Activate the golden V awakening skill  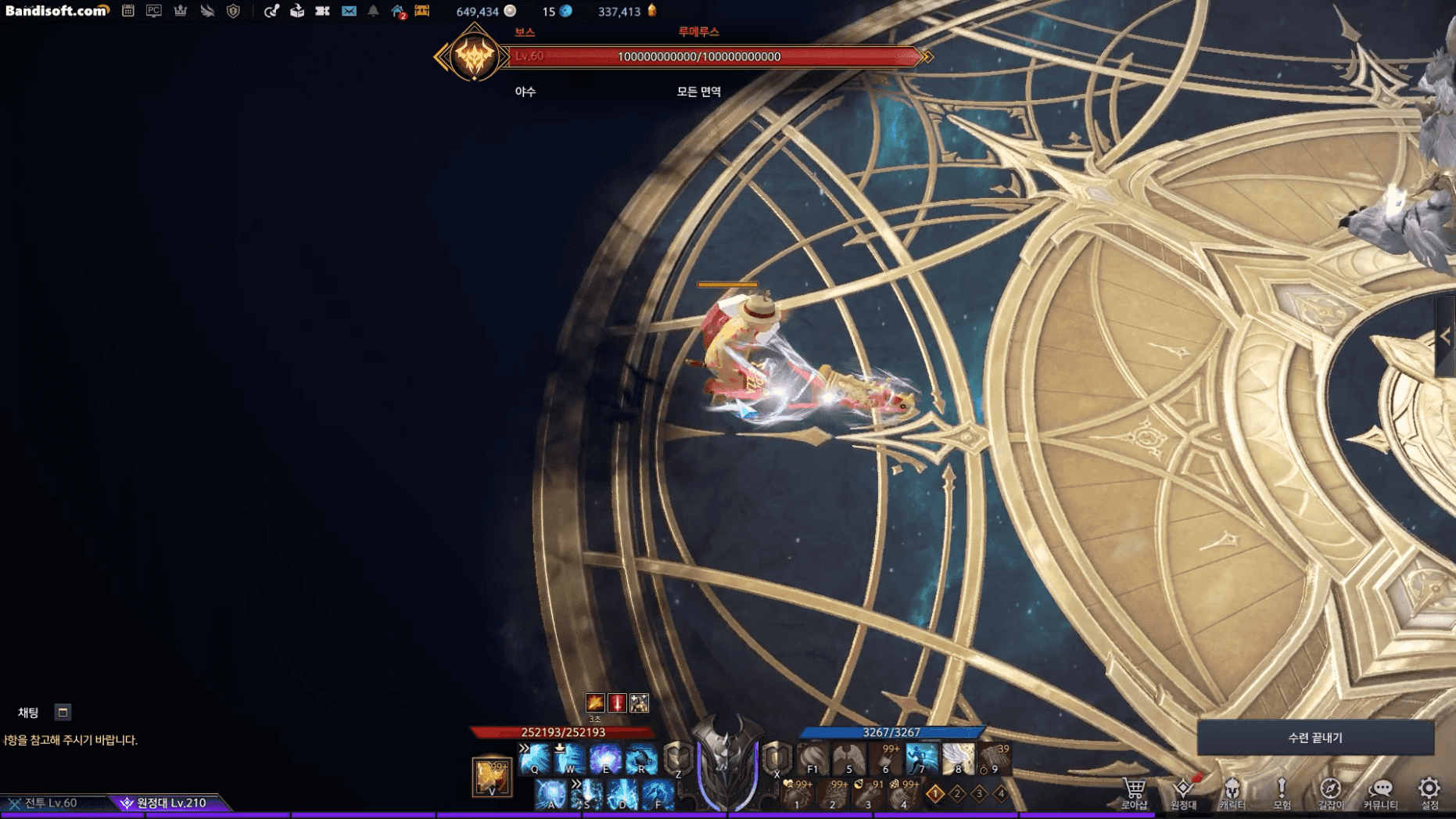pyautogui.click(x=492, y=776)
